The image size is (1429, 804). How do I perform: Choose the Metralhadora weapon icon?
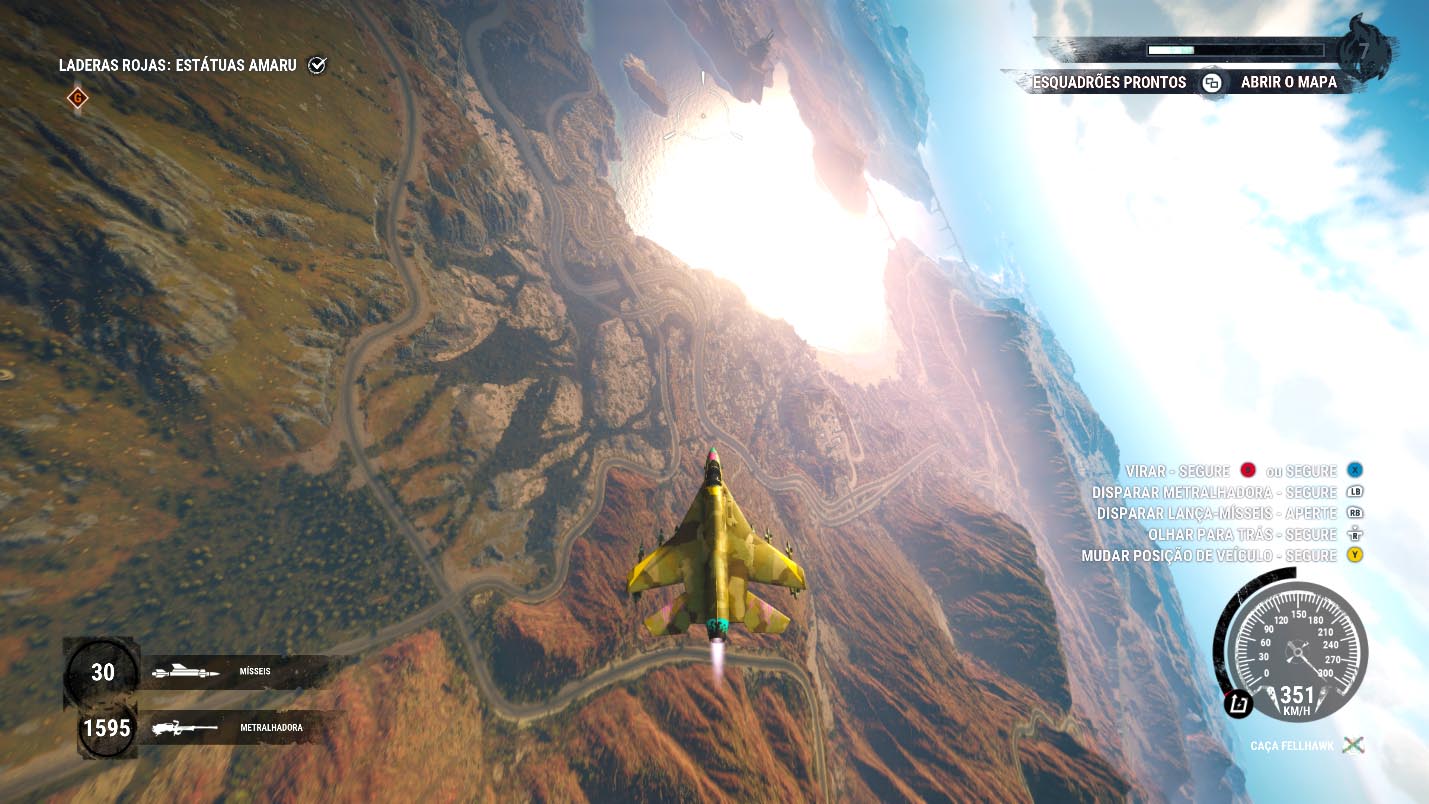[185, 728]
